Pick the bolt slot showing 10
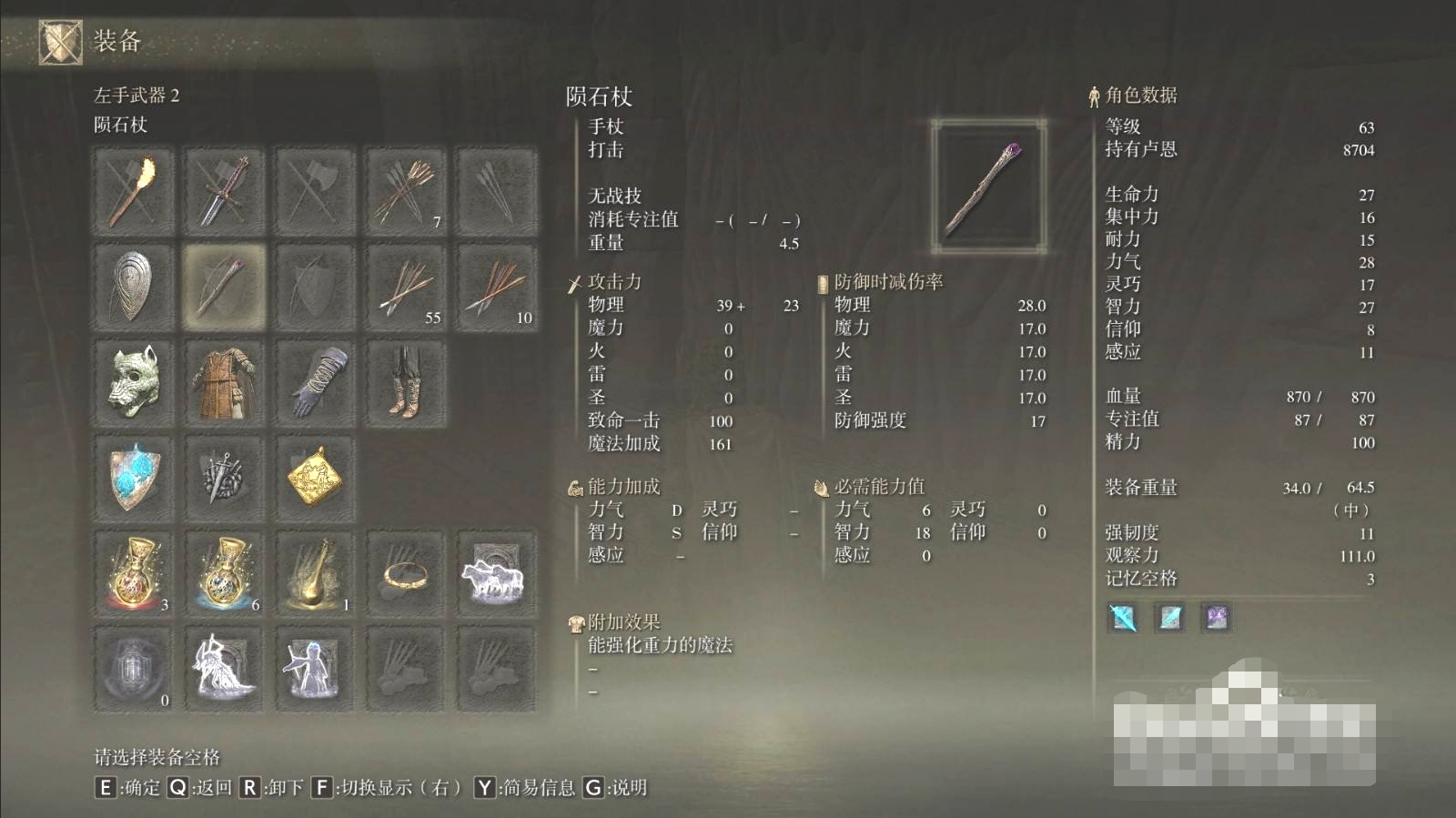 point(497,287)
